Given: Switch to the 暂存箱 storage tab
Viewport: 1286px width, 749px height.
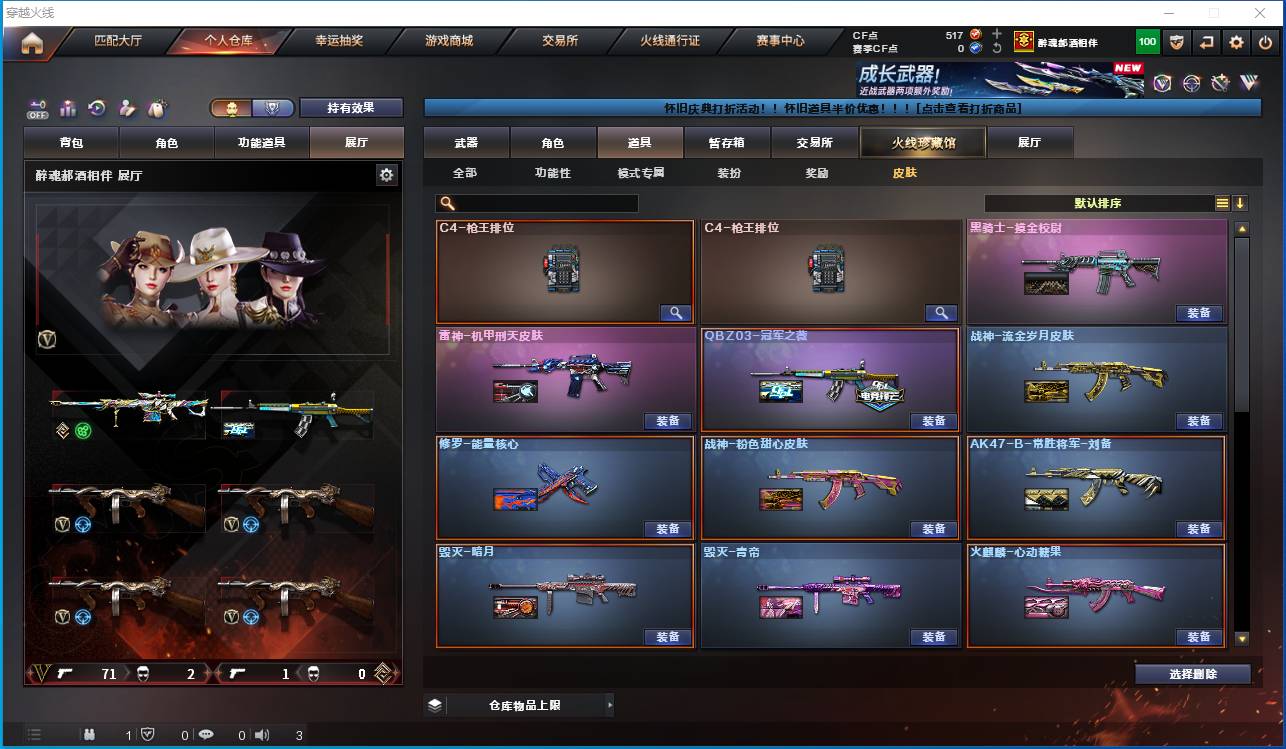Looking at the screenshot, I should tap(727, 143).
